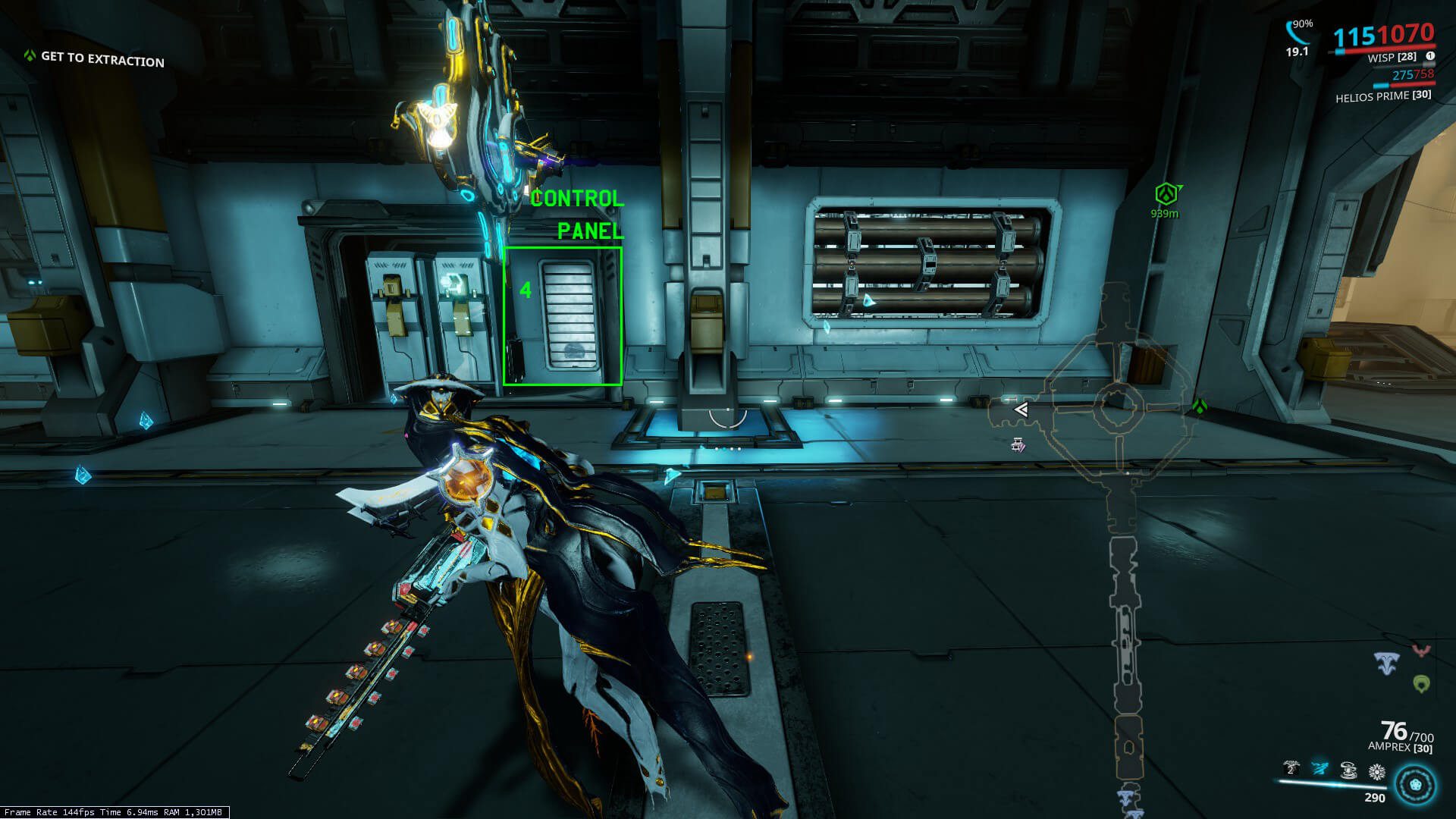Use the Breach Surge swirl ability icon

click(1348, 771)
